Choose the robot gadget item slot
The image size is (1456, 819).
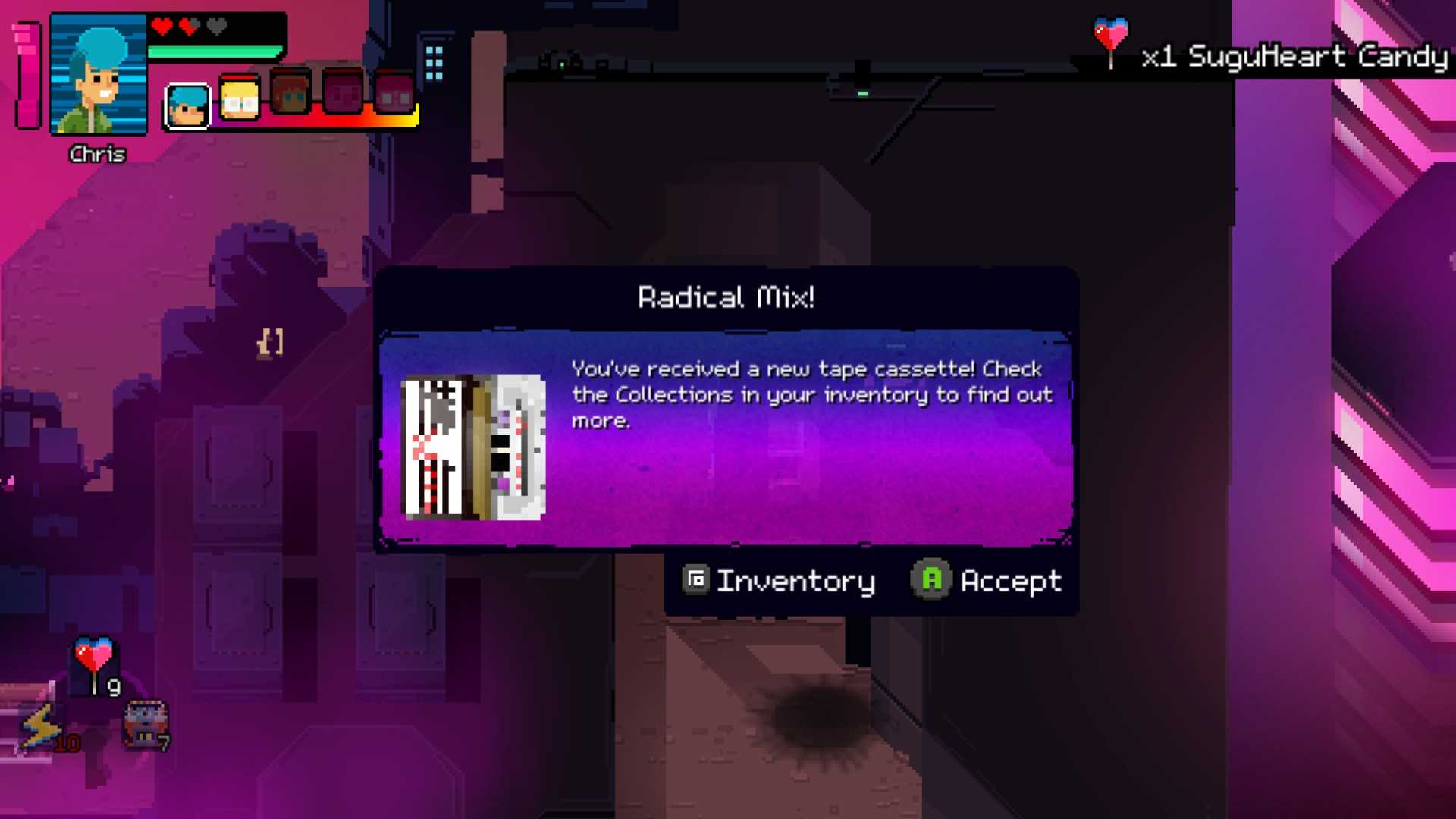pyautogui.click(x=146, y=724)
